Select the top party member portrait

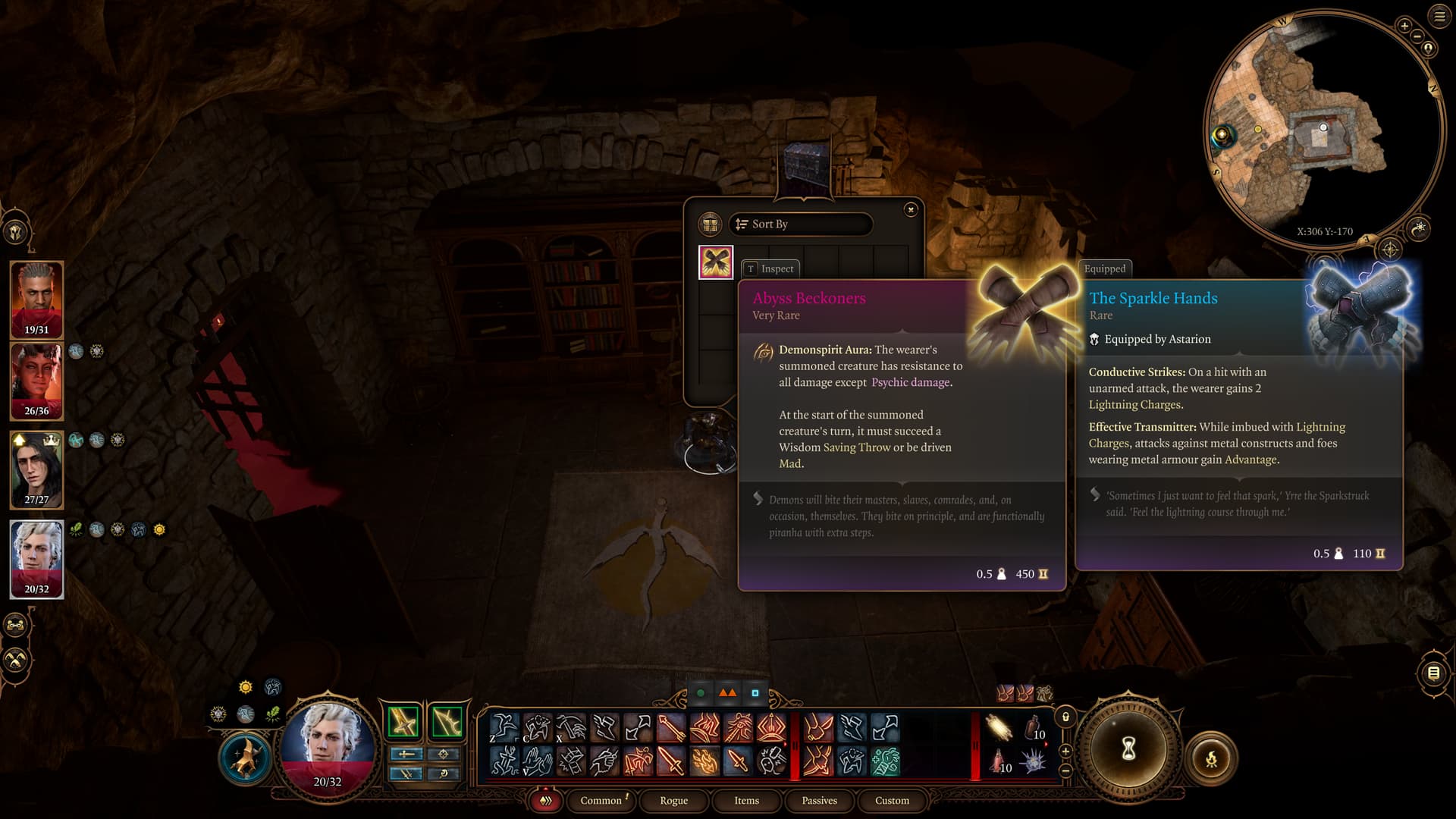point(36,299)
